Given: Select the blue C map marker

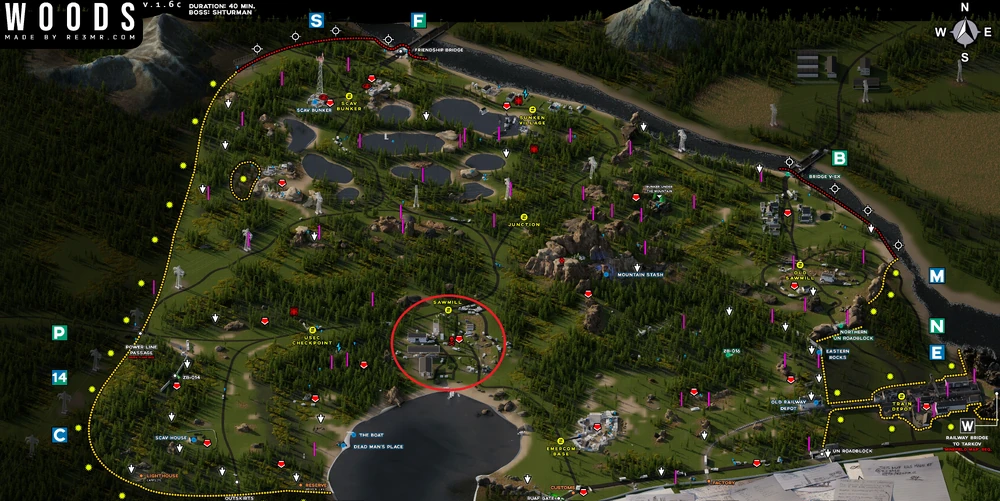Looking at the screenshot, I should coord(59,435).
